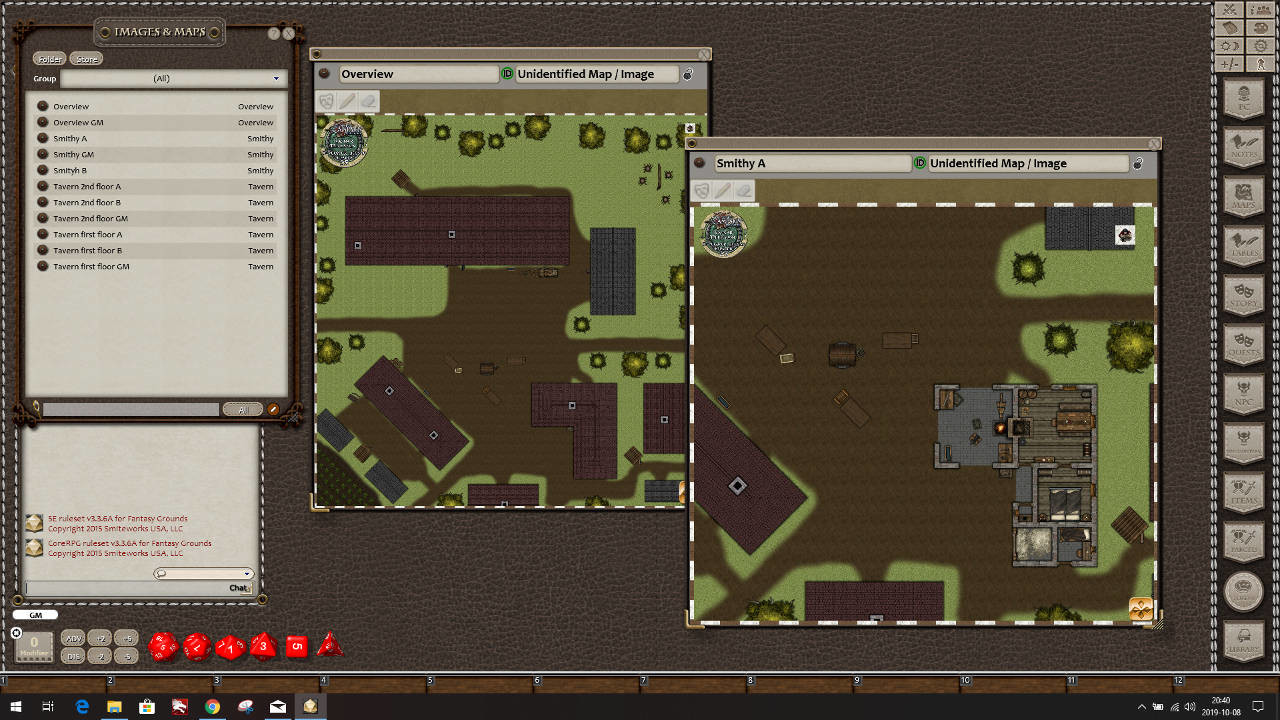Toggle the ID identification badge on the Overview window

click(x=507, y=73)
